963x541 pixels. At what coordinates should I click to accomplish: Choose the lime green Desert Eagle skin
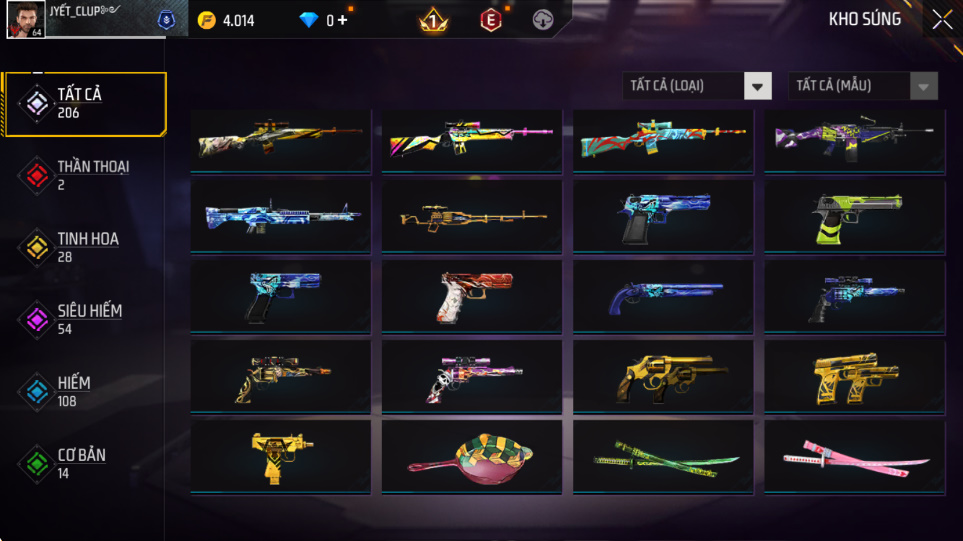tap(854, 216)
